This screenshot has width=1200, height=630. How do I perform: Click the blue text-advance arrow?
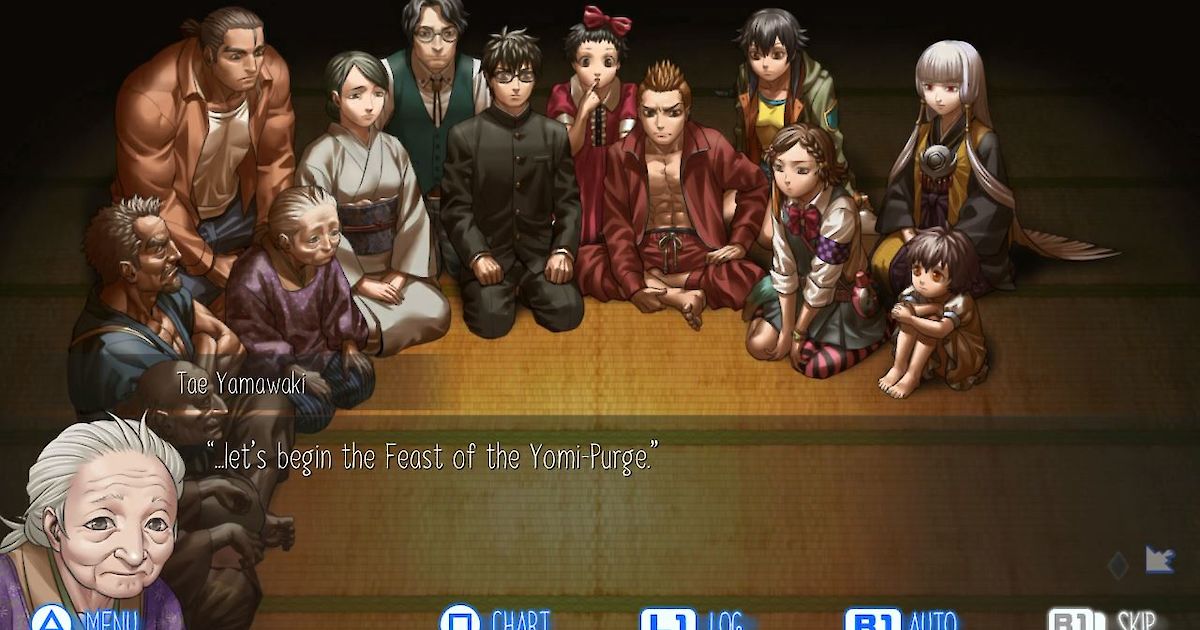pyautogui.click(x=1159, y=560)
